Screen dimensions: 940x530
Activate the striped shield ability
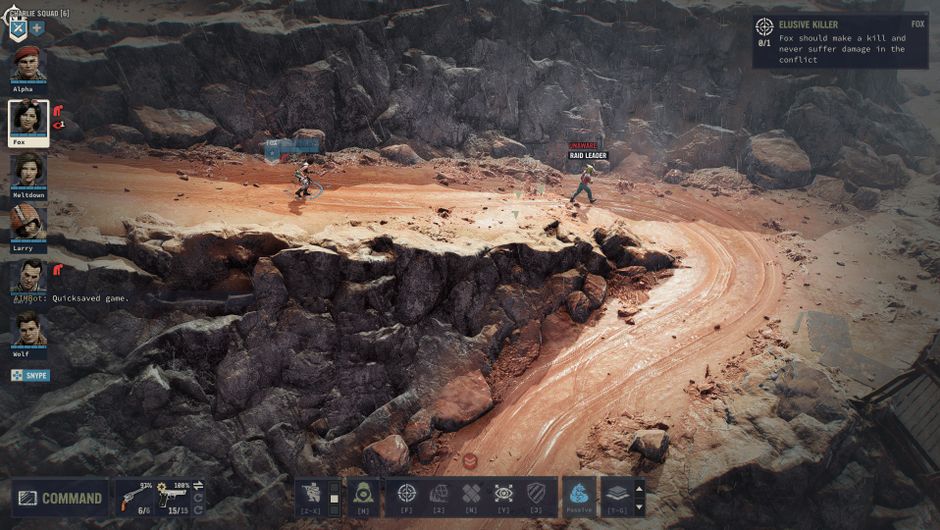point(537,493)
